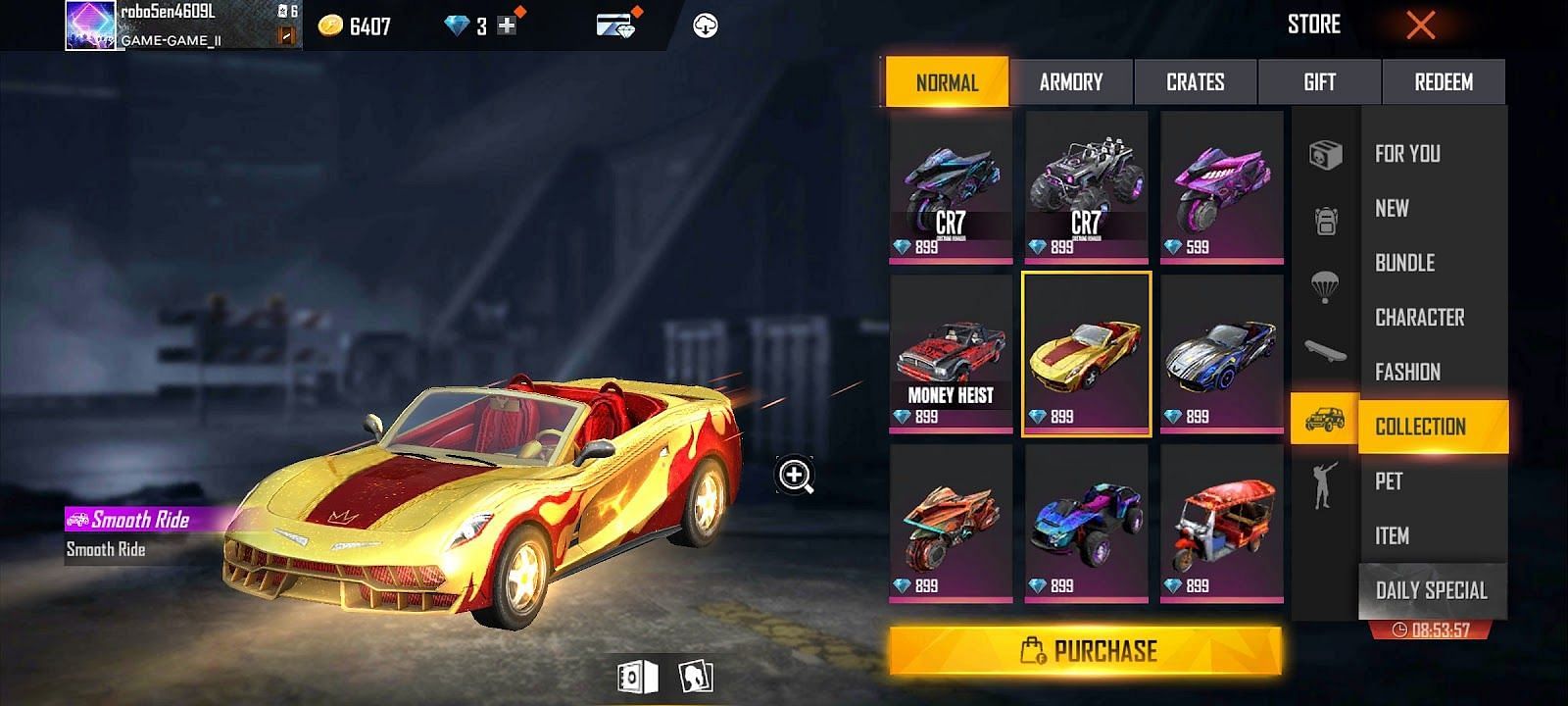
Task: Purchase the selected vehicle skin
Action: (x=1086, y=651)
